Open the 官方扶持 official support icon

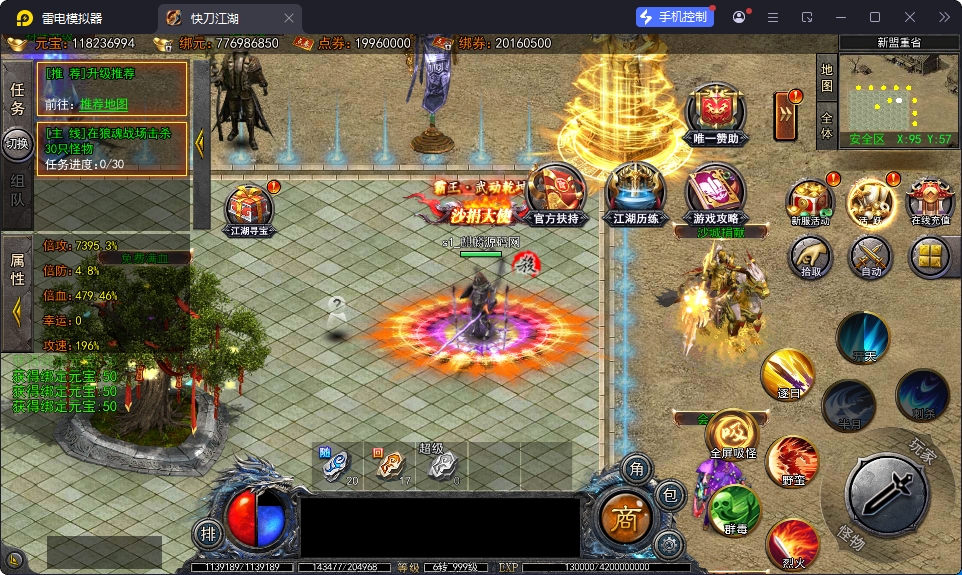[556, 190]
